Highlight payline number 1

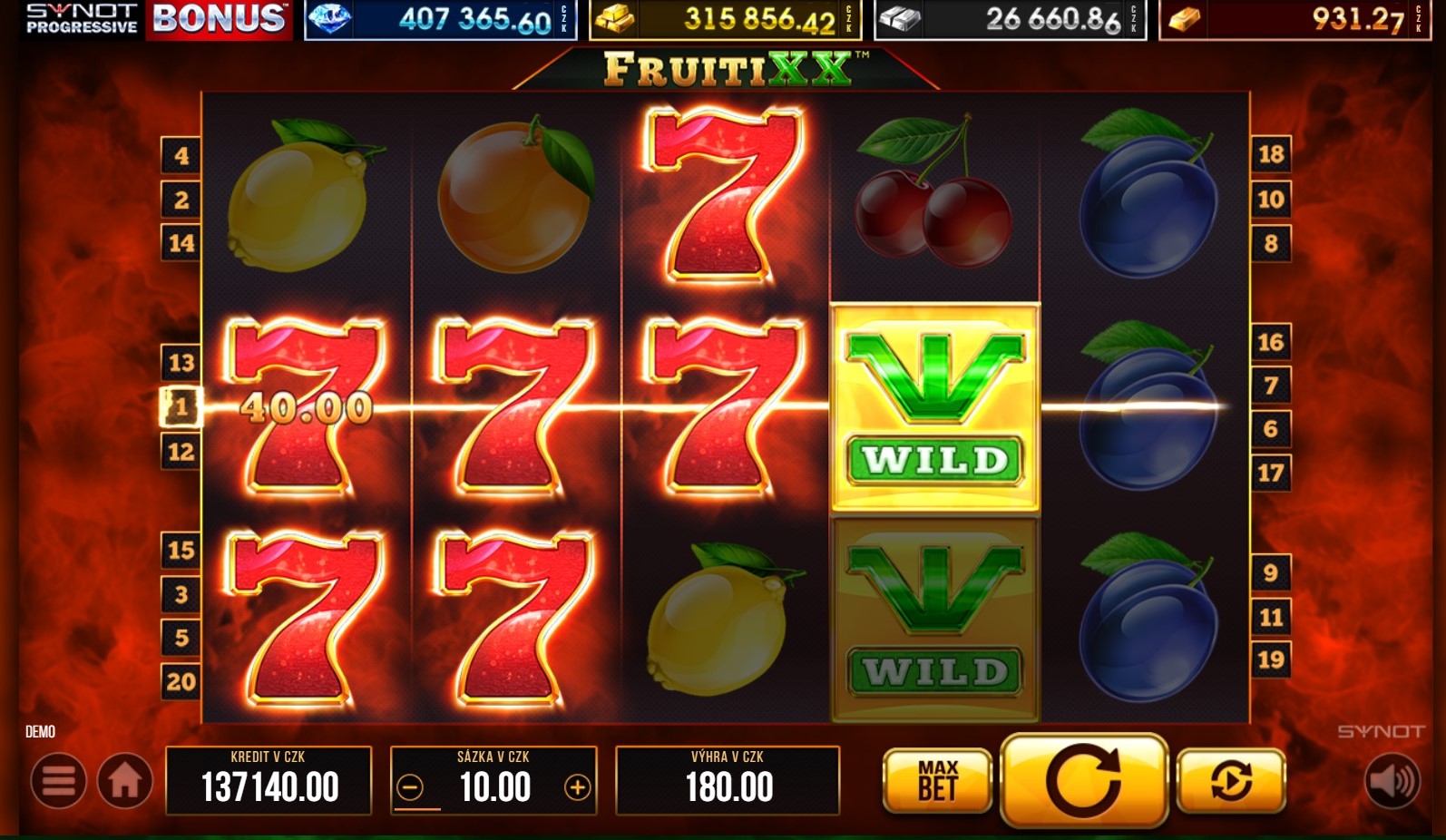coord(181,406)
